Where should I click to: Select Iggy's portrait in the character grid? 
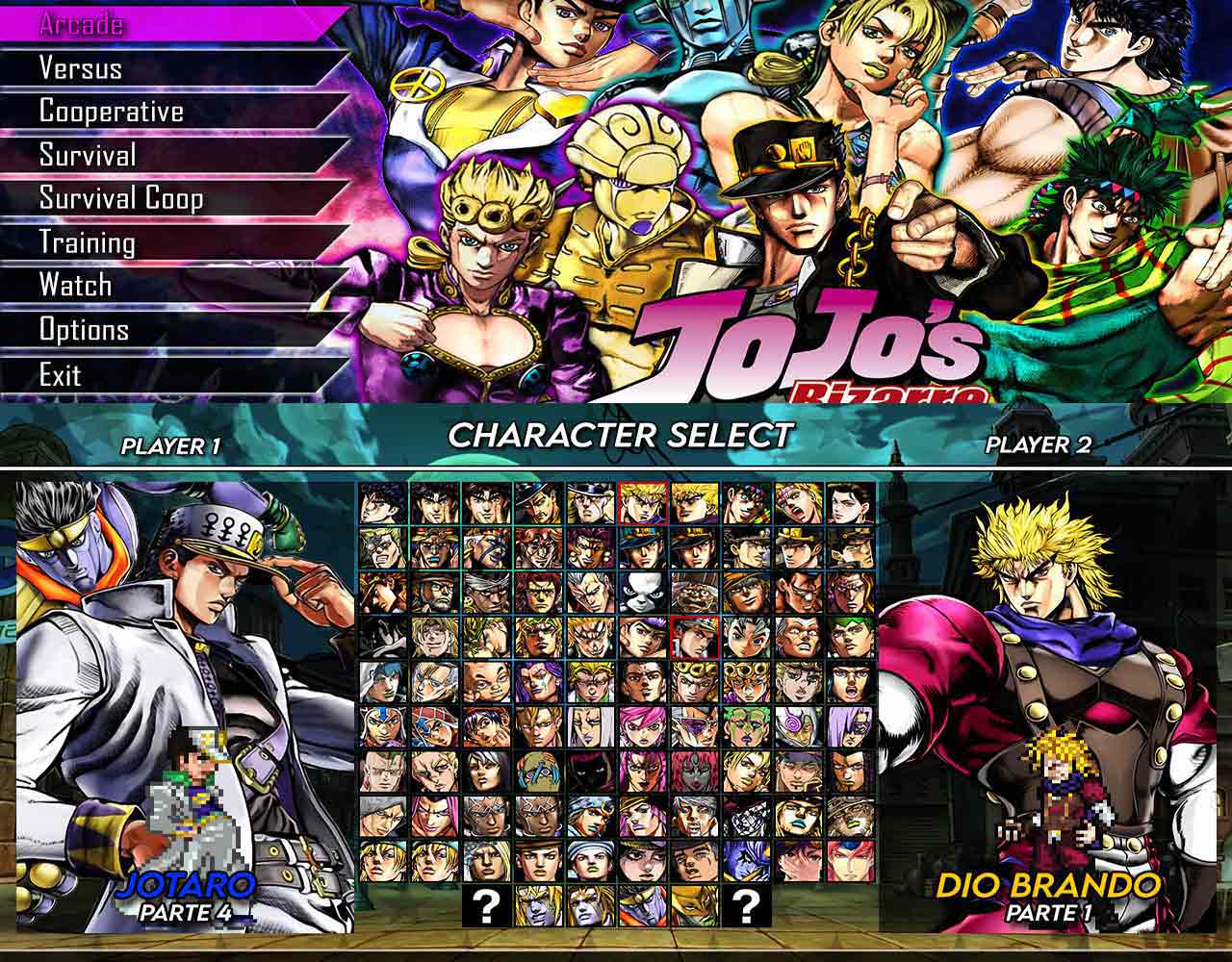(x=640, y=594)
